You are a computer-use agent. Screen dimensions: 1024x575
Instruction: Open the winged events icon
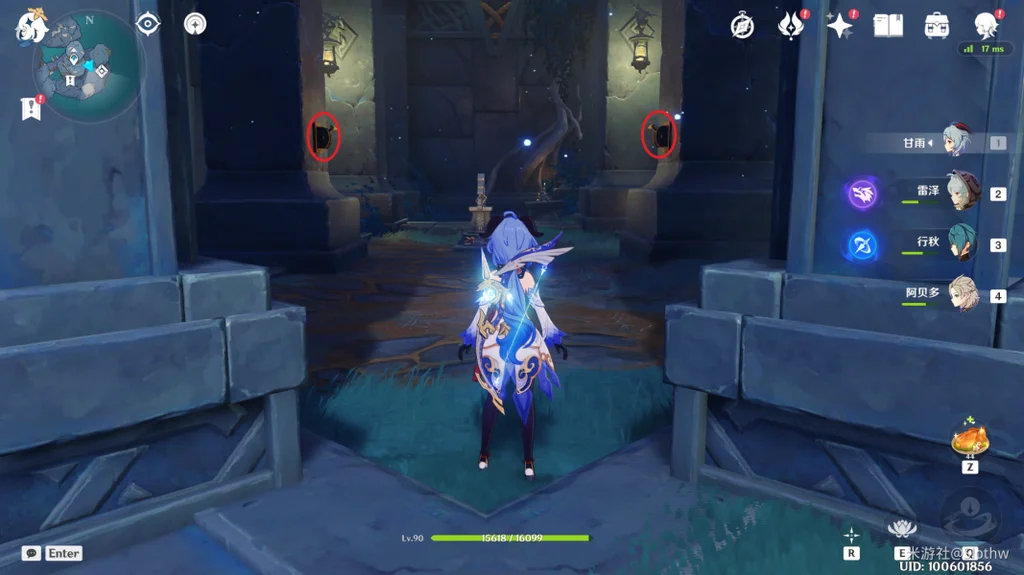click(791, 26)
